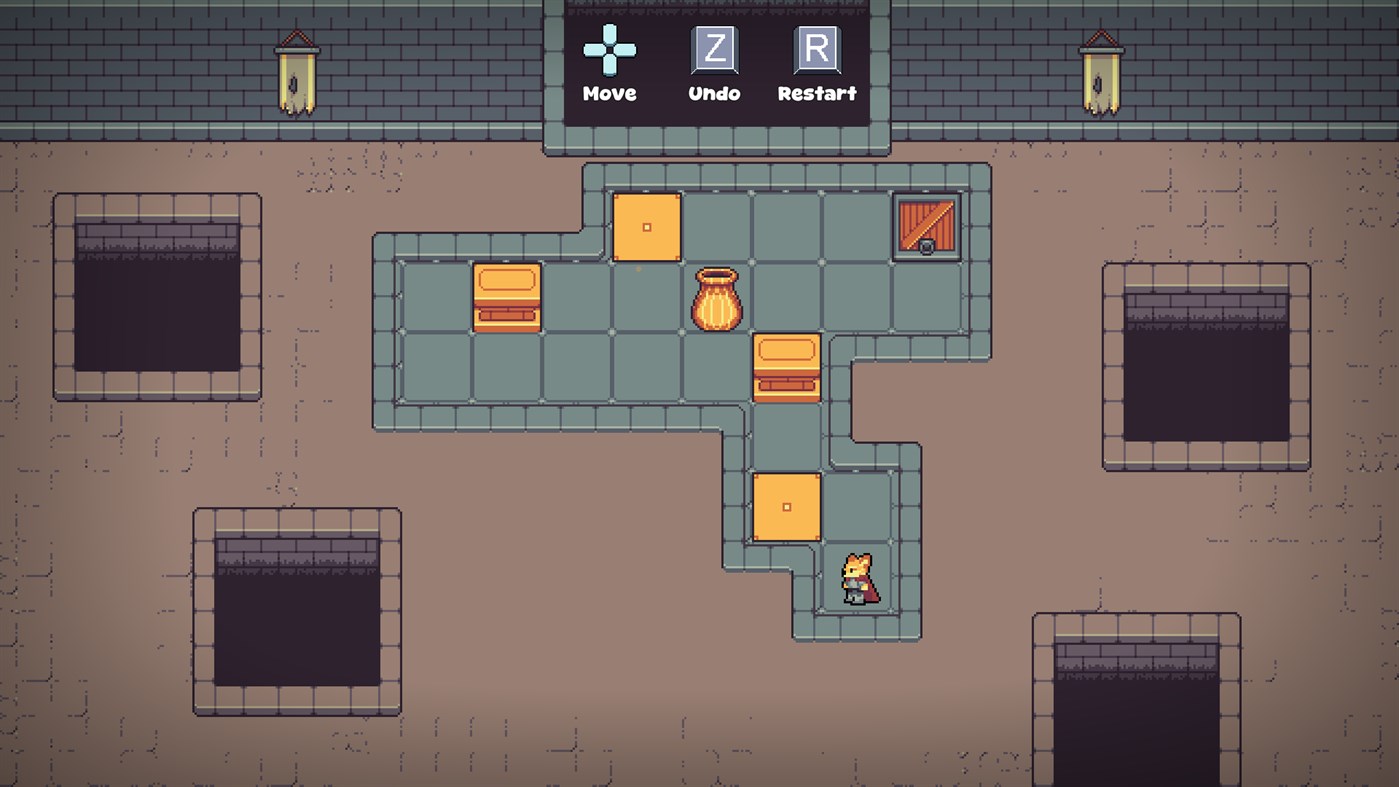The height and width of the screenshot is (787, 1399).
Task: Select the Restart label text
Action: [817, 93]
